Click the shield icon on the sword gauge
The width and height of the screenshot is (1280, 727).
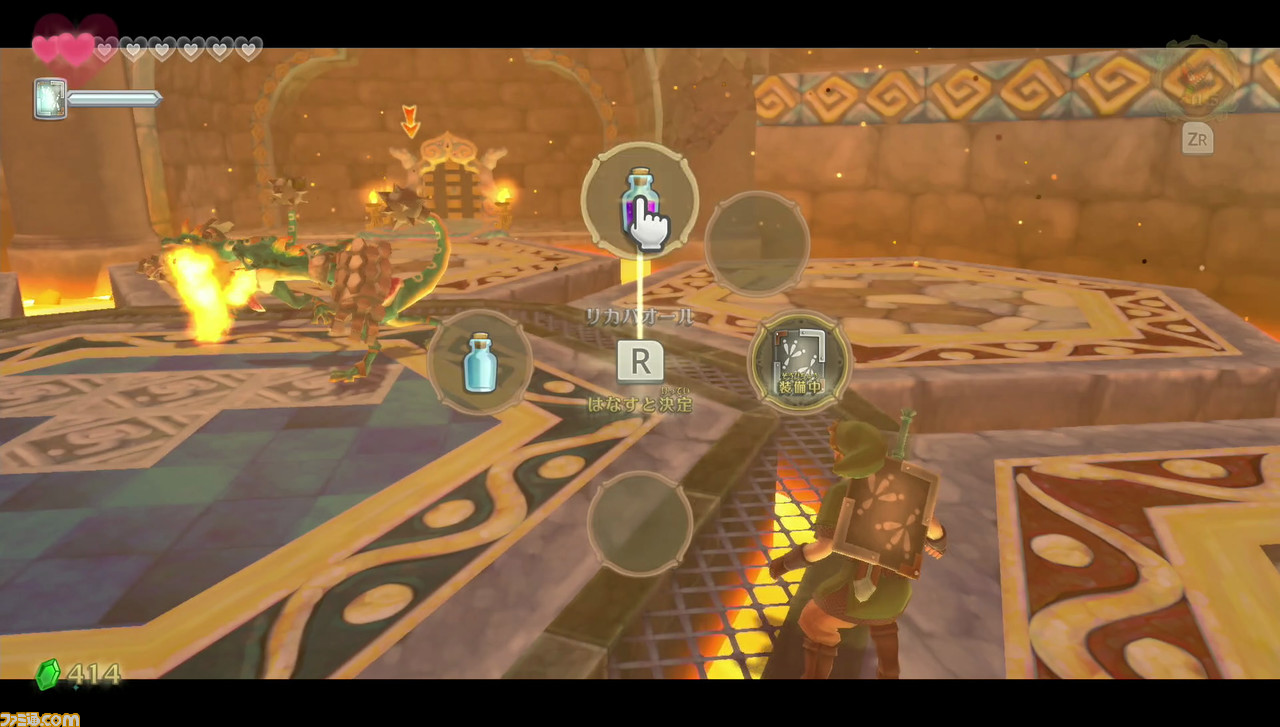coord(48,98)
